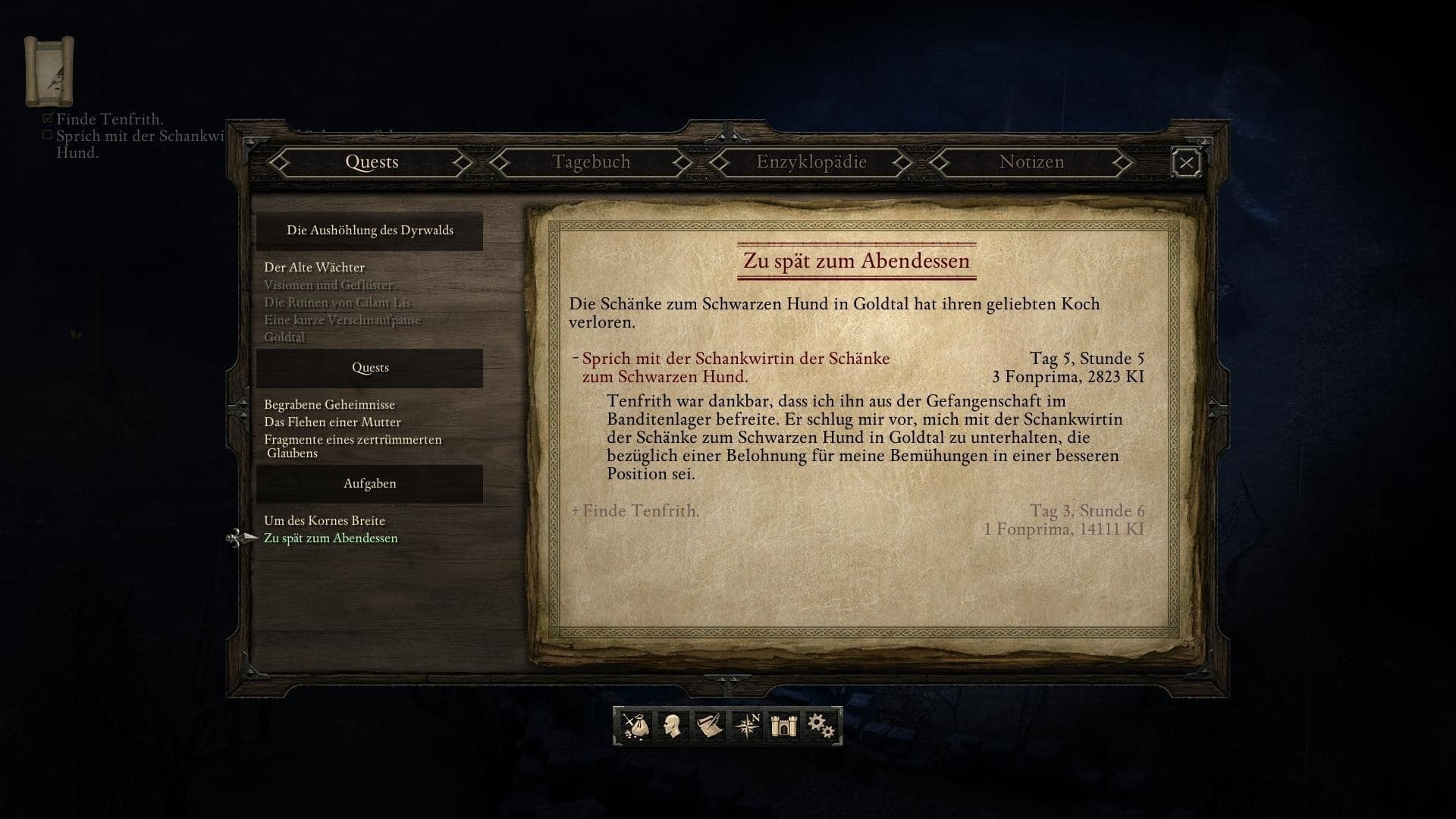View Die Ruinen von Cilant Lîs
The height and width of the screenshot is (819, 1456).
click(337, 303)
